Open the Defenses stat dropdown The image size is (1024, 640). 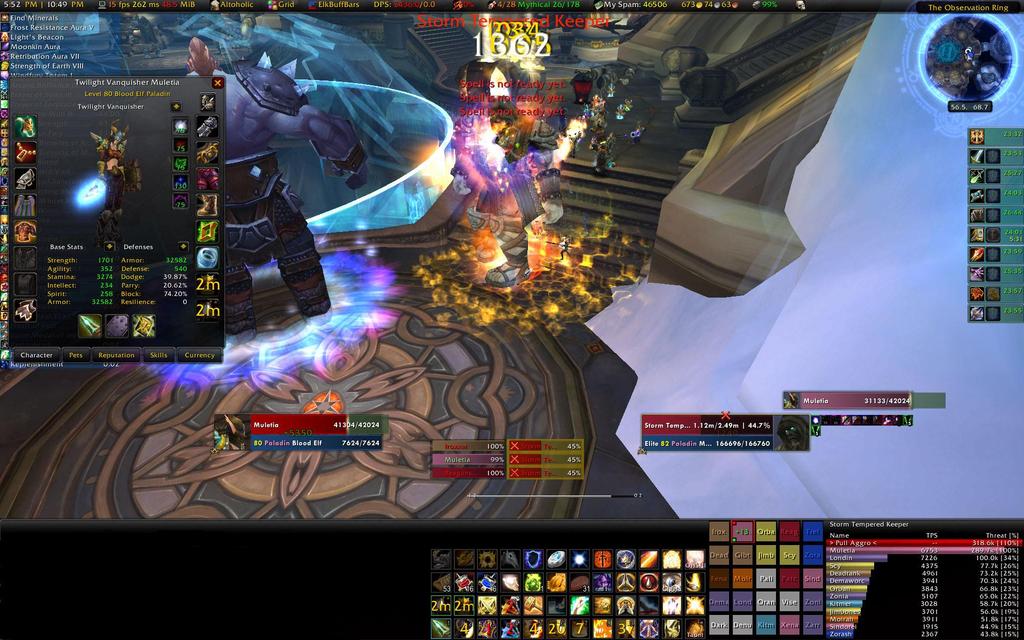click(x=183, y=246)
